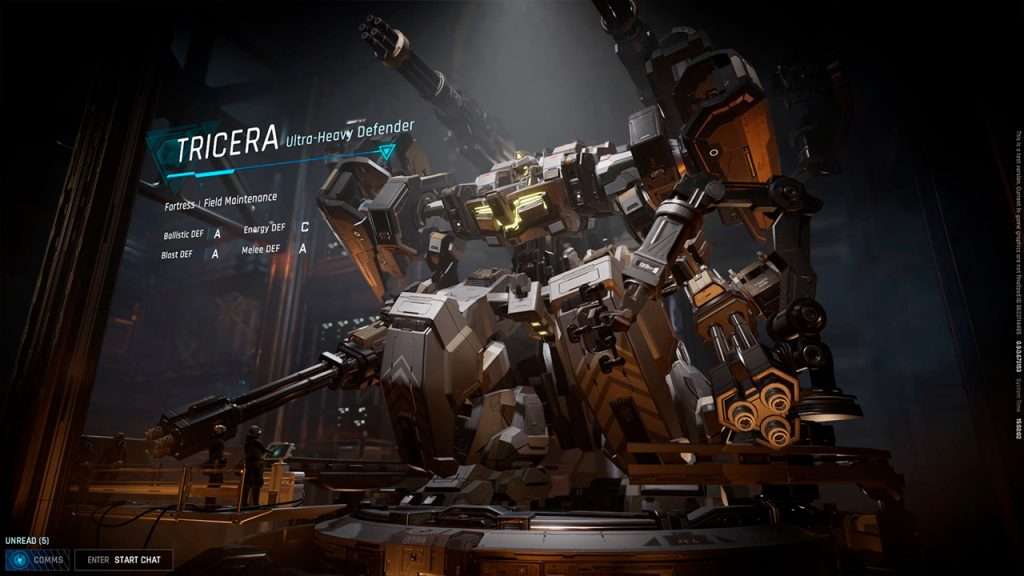1024x576 pixels.
Task: Open the COMMS panel
Action: pos(37,560)
